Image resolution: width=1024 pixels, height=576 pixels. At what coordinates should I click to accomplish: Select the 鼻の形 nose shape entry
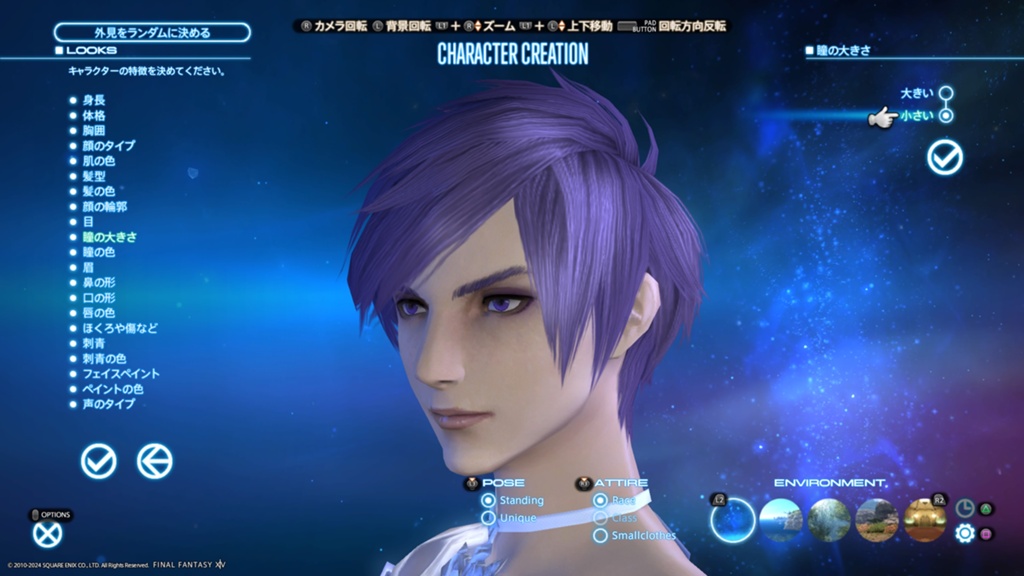[100, 283]
